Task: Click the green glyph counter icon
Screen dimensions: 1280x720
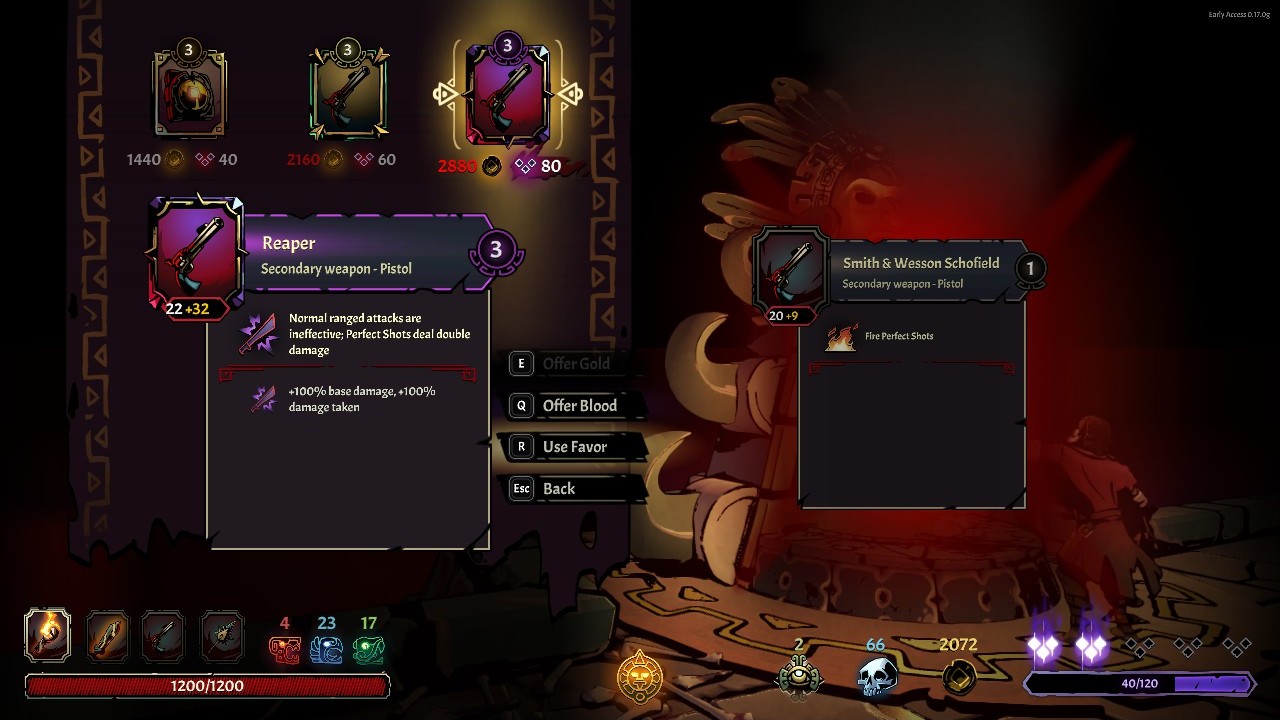Action: pyautogui.click(x=368, y=651)
